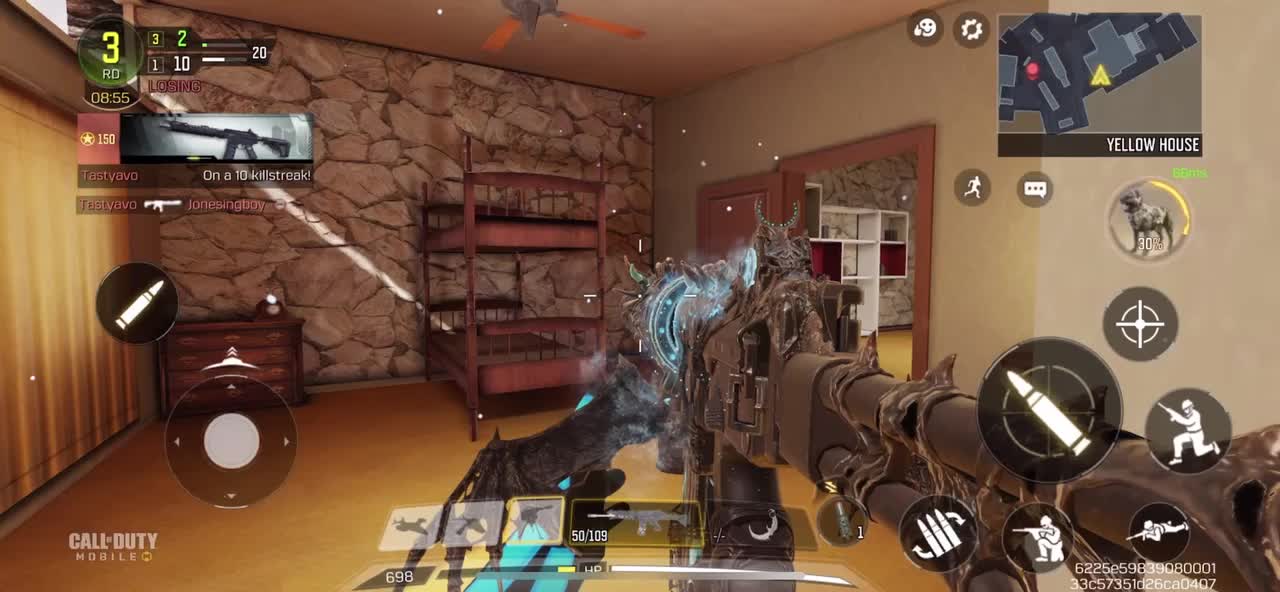Image resolution: width=1280 pixels, height=592 pixels.
Task: Open the emote smiley face menu
Action: [926, 29]
